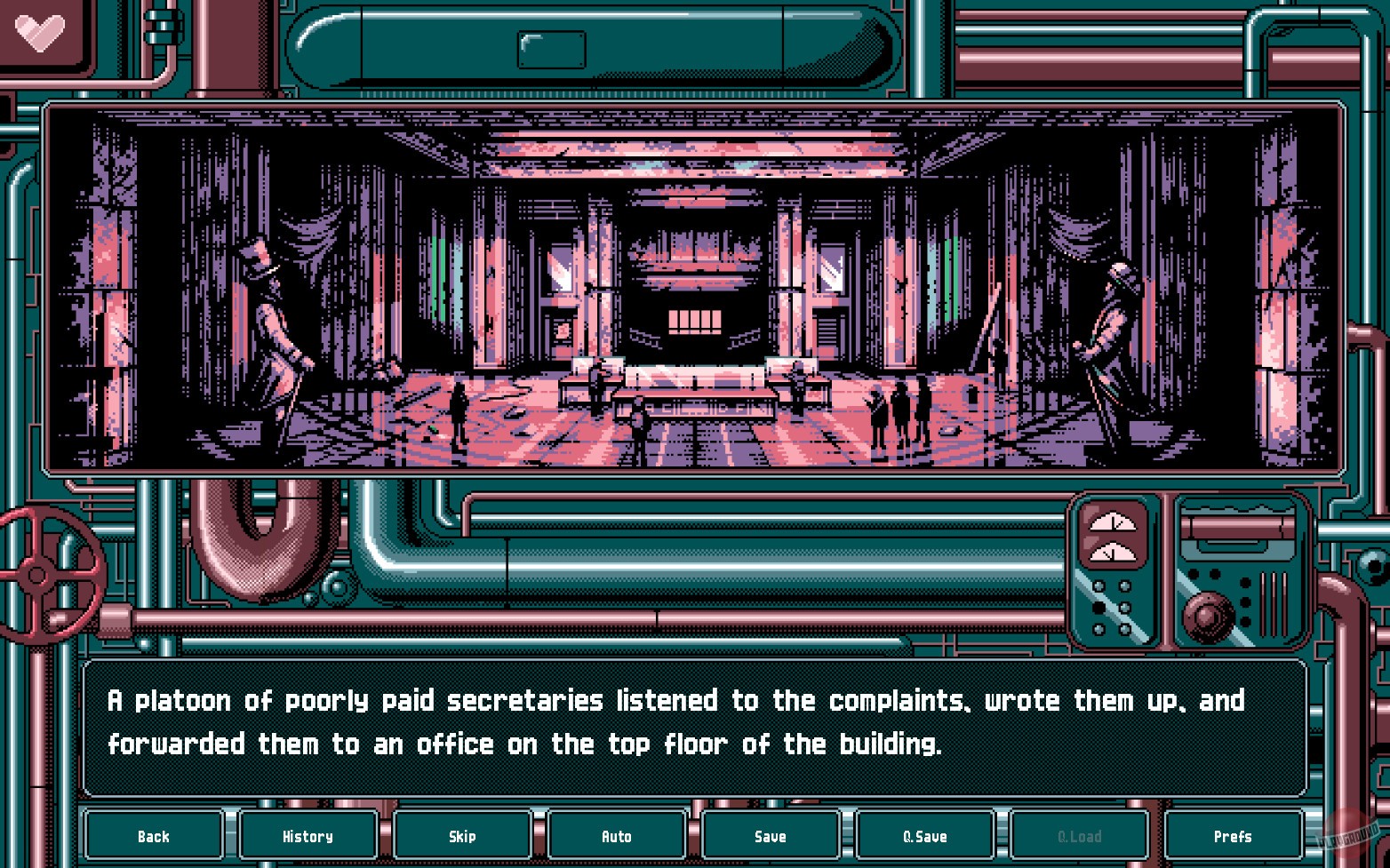Go Back to the previous line
The width and height of the screenshot is (1390, 868).
(153, 835)
